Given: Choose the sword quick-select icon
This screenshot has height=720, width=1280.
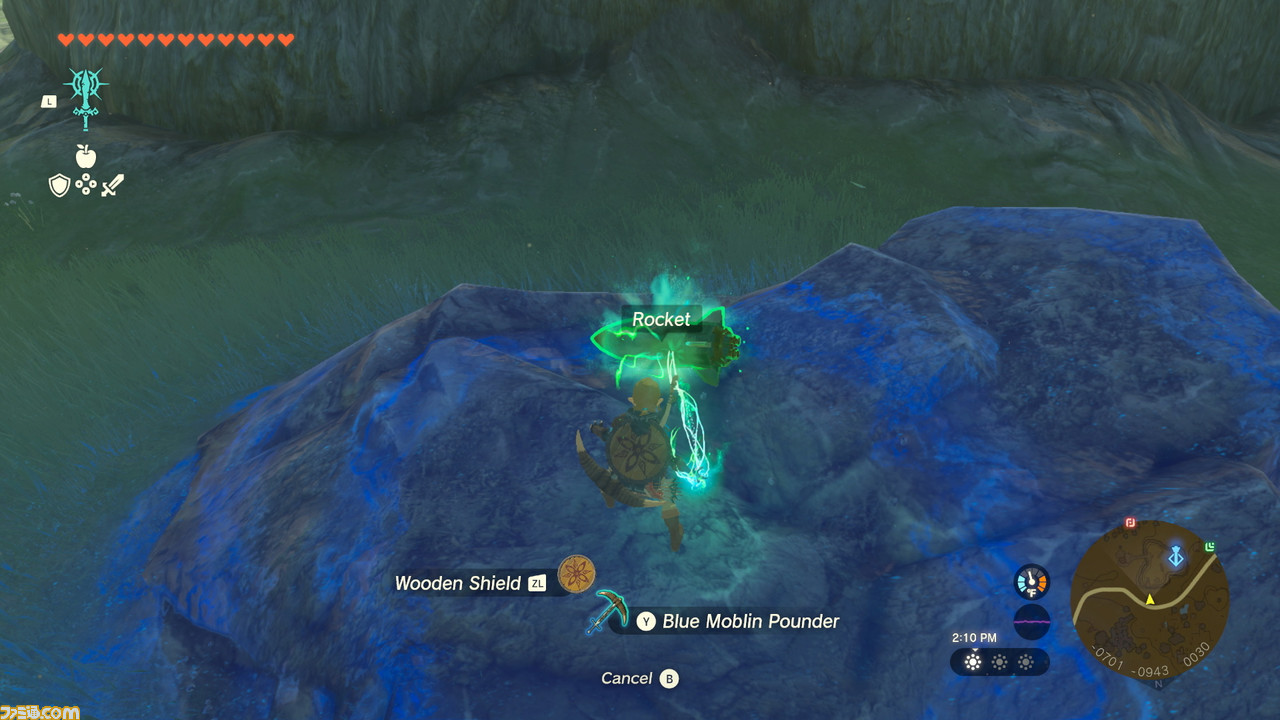Looking at the screenshot, I should [112, 185].
